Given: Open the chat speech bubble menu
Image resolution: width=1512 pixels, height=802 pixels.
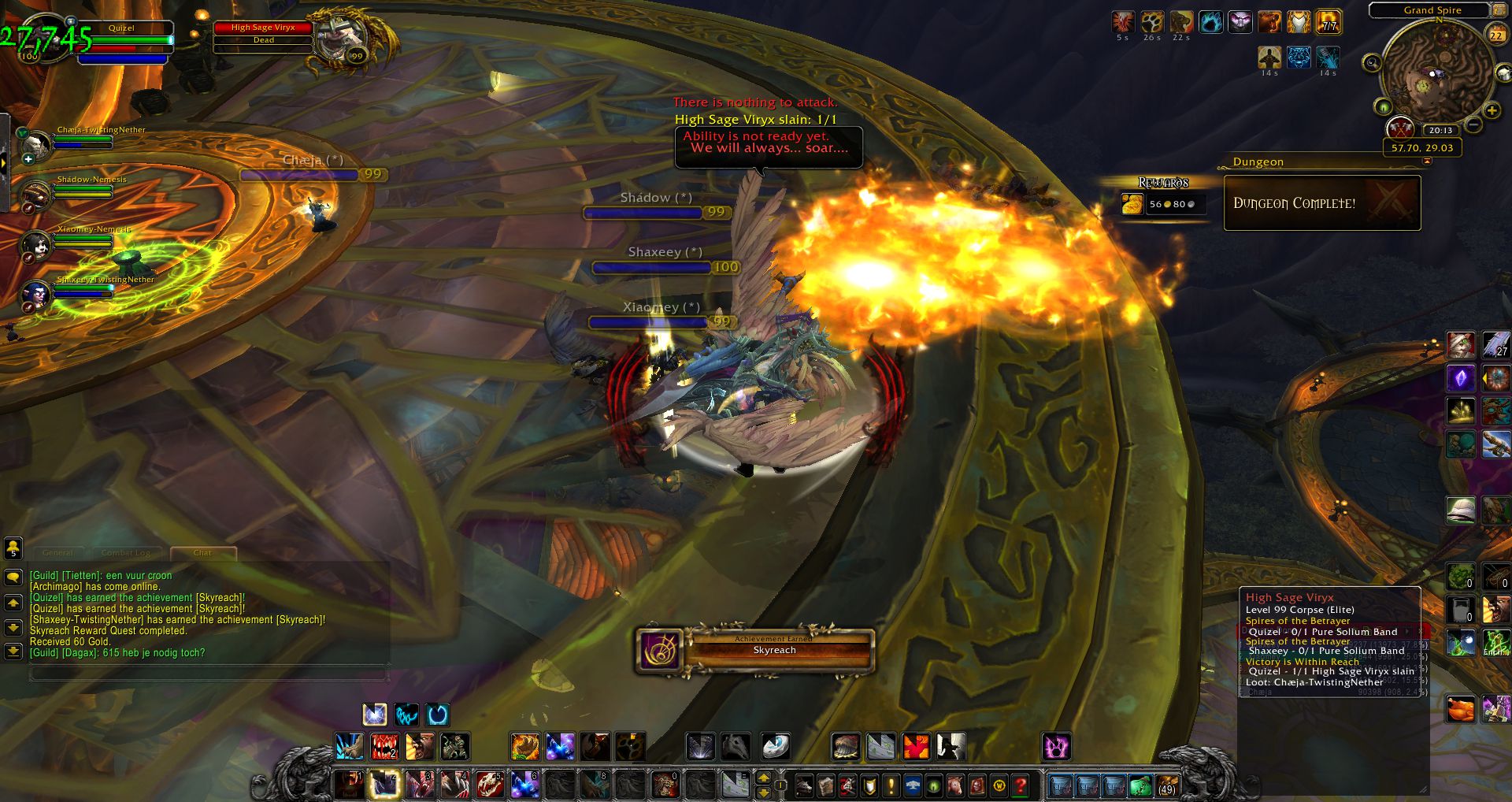Looking at the screenshot, I should click(x=13, y=577).
